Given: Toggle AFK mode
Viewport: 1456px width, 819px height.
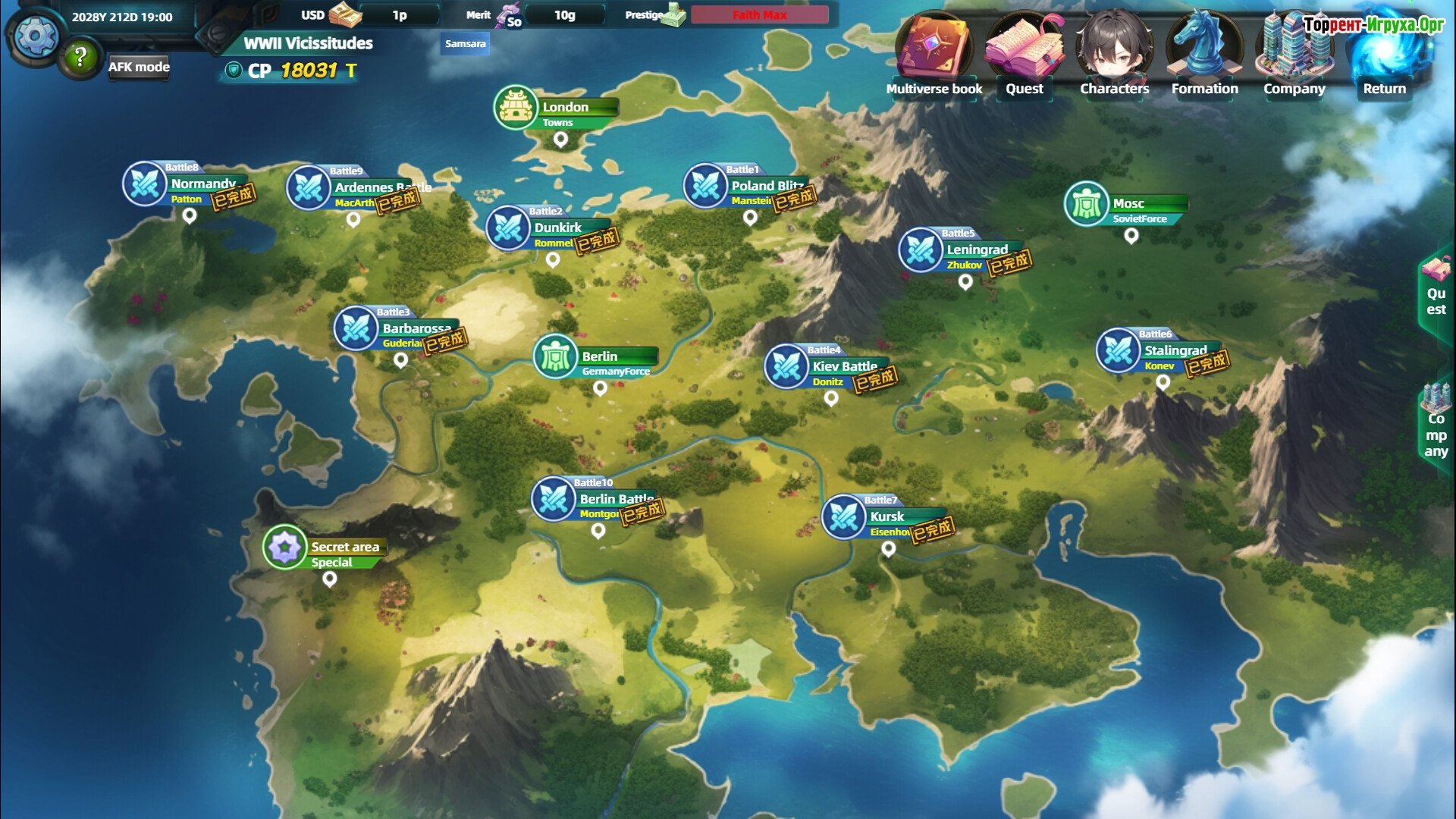Looking at the screenshot, I should coord(139,67).
